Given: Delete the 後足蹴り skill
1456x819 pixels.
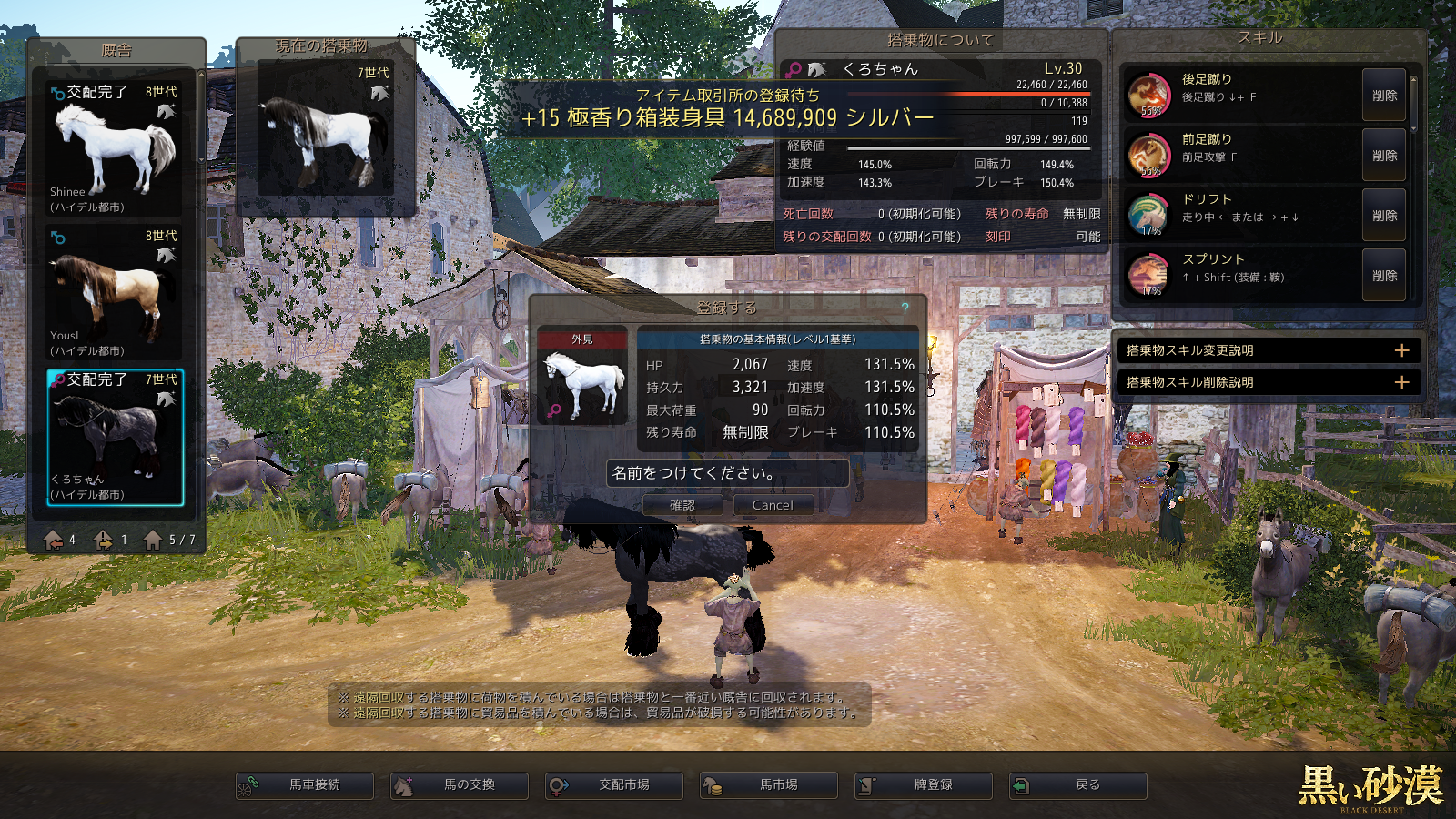Looking at the screenshot, I should click(1384, 96).
